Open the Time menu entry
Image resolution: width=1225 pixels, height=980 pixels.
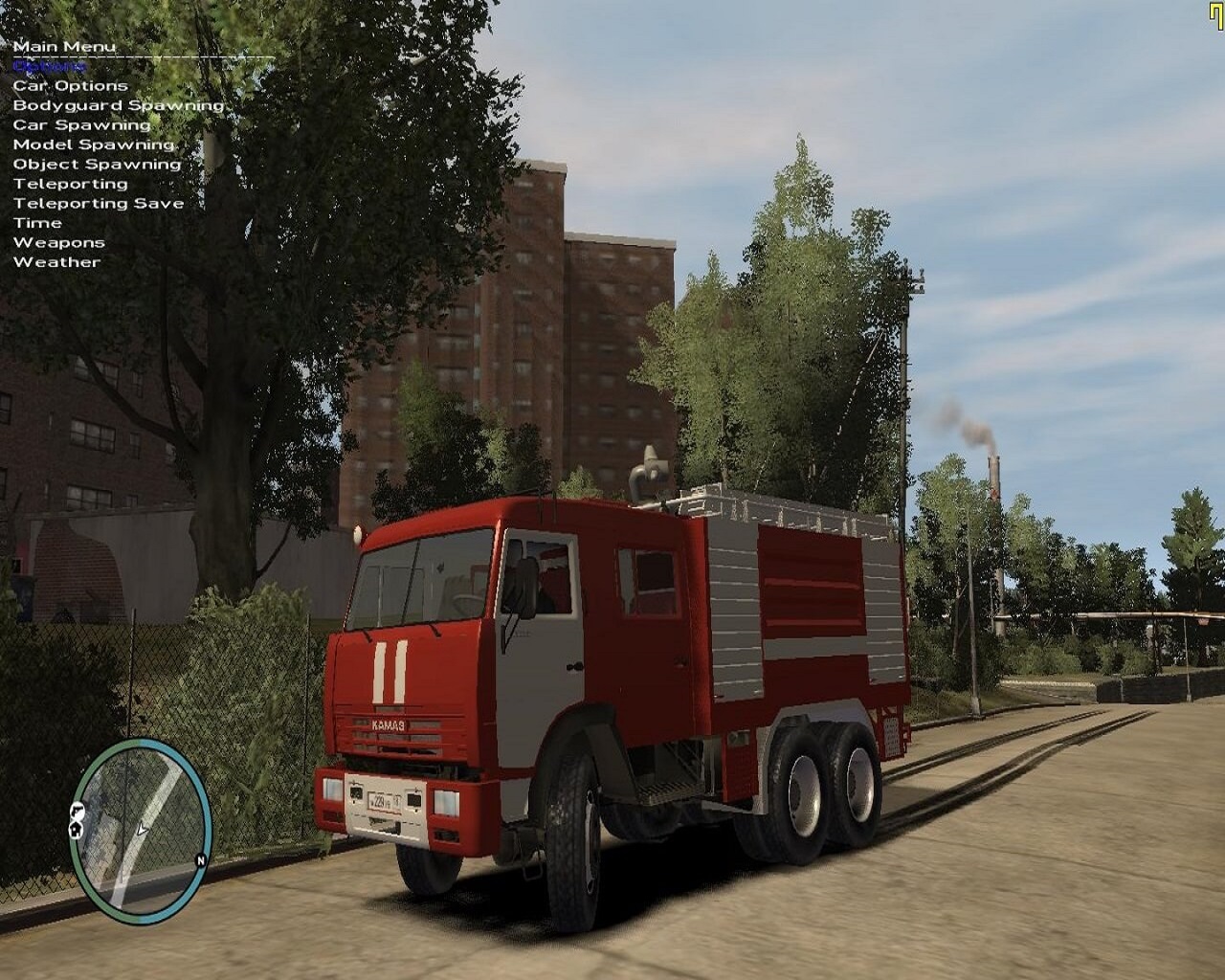37,223
